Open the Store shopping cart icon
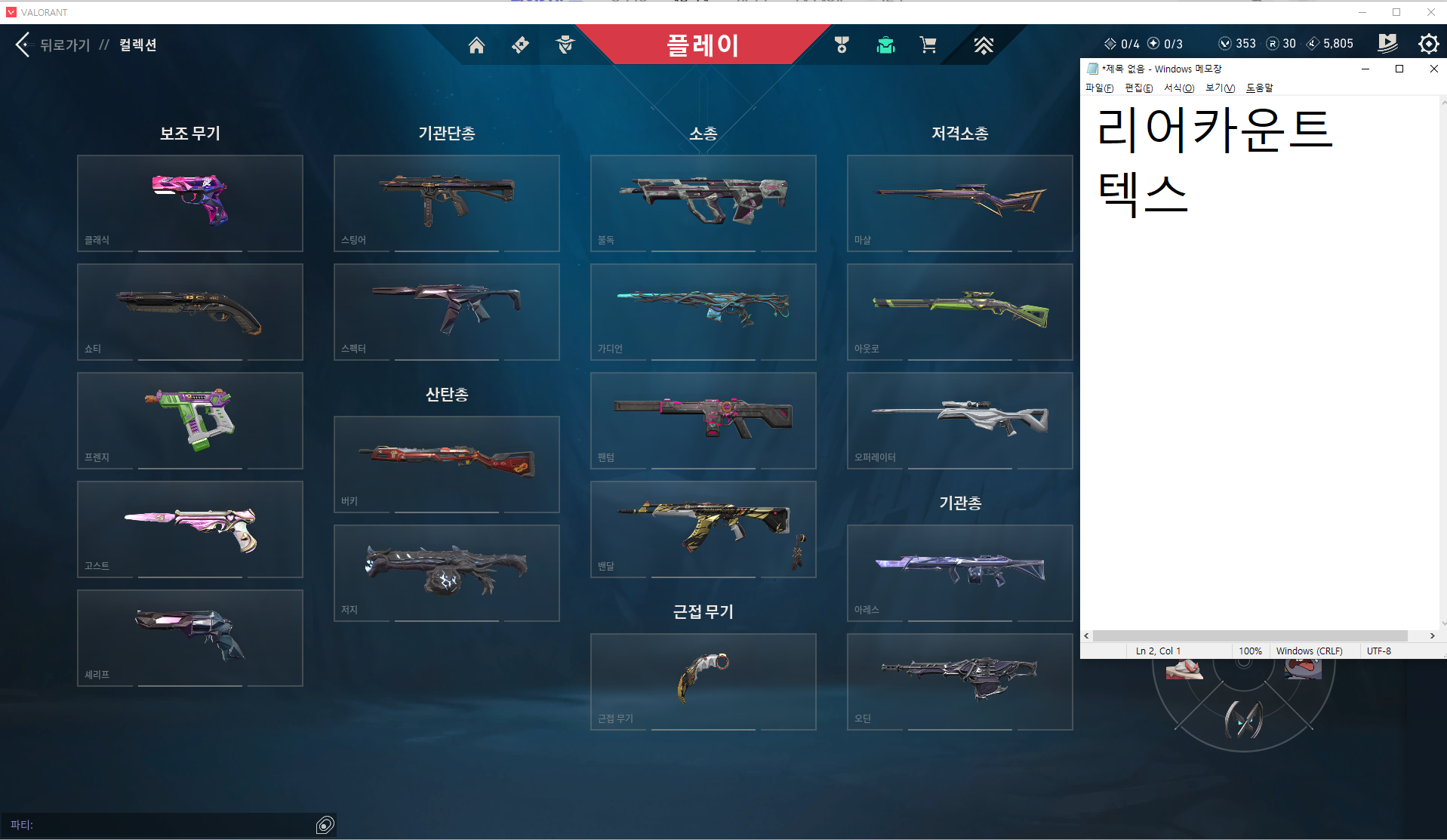 [x=928, y=45]
